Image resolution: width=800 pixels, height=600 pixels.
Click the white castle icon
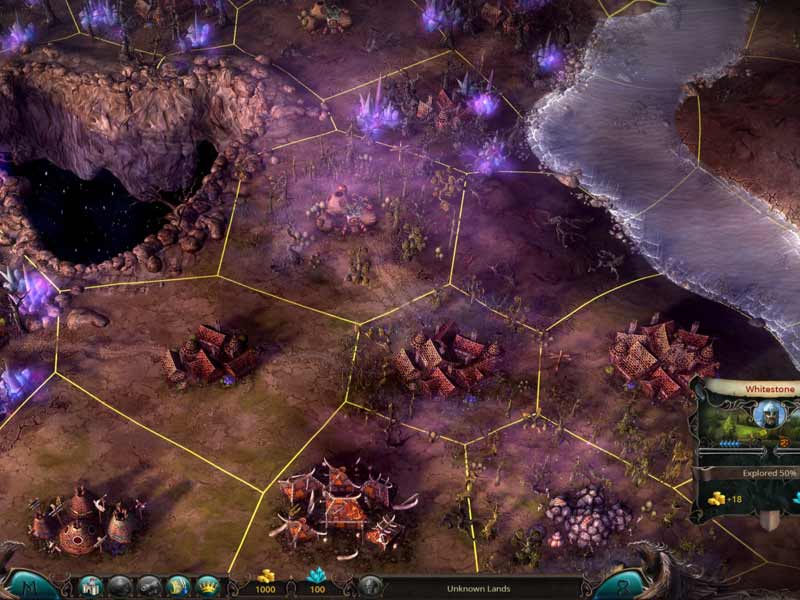tap(90, 586)
